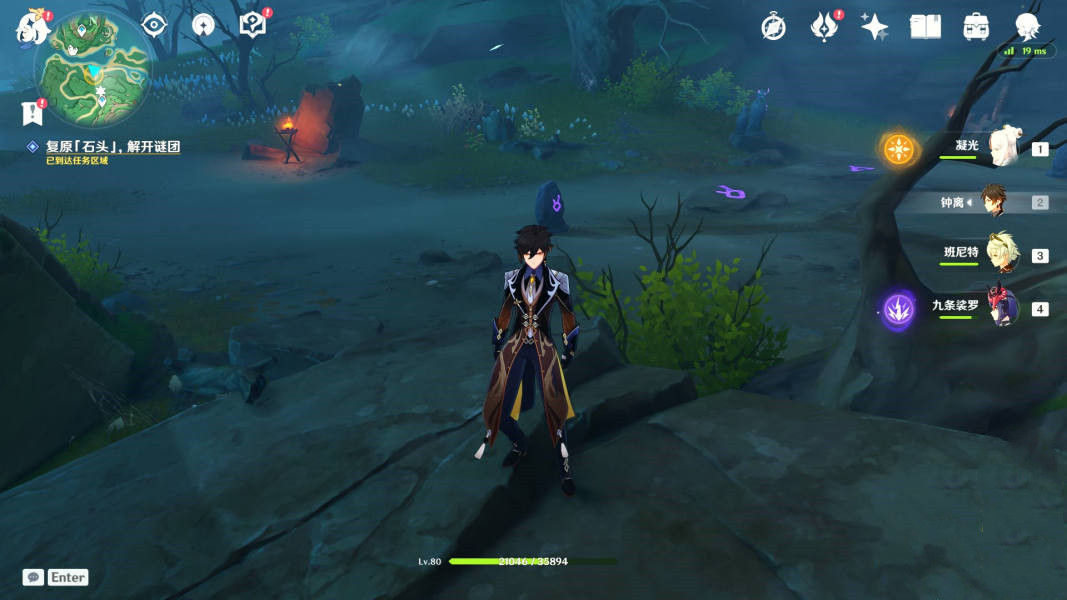
Task: Activate 九条裟罗's electro burst icon
Action: [898, 309]
